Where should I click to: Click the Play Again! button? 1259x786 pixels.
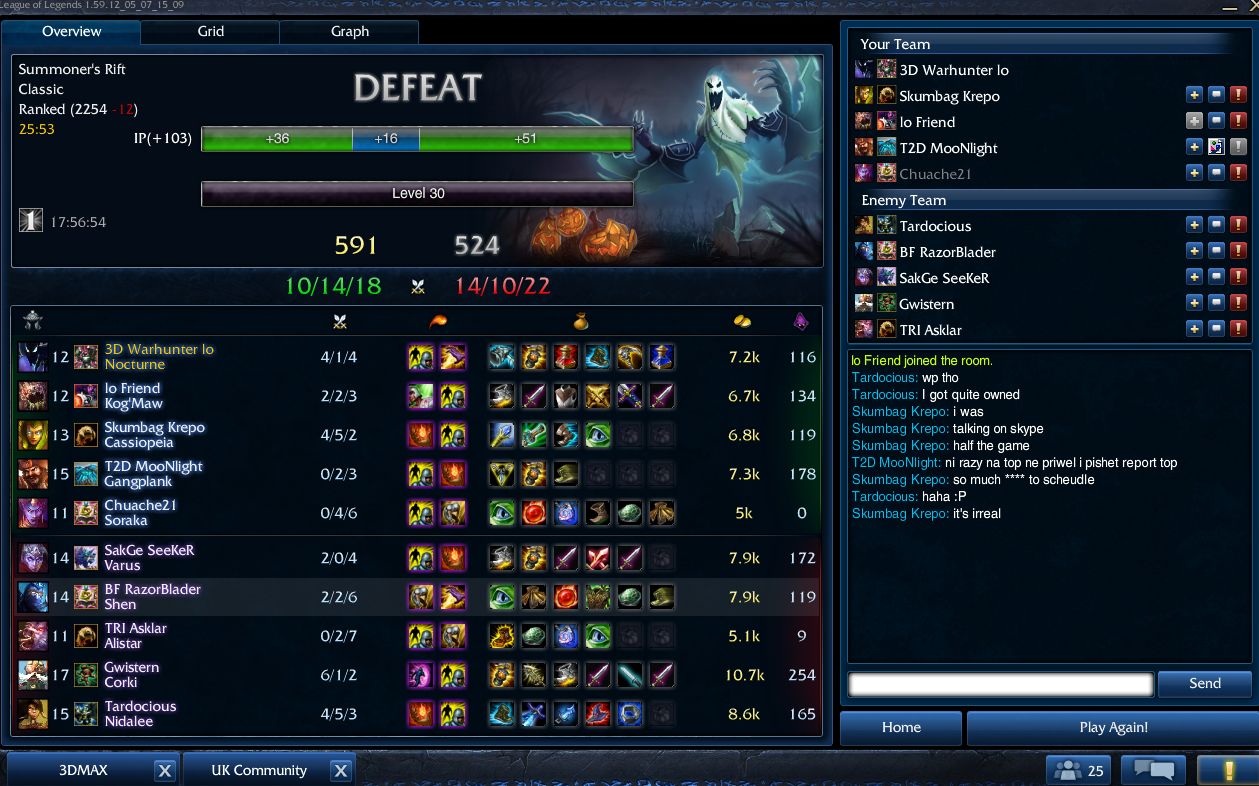[1112, 728]
